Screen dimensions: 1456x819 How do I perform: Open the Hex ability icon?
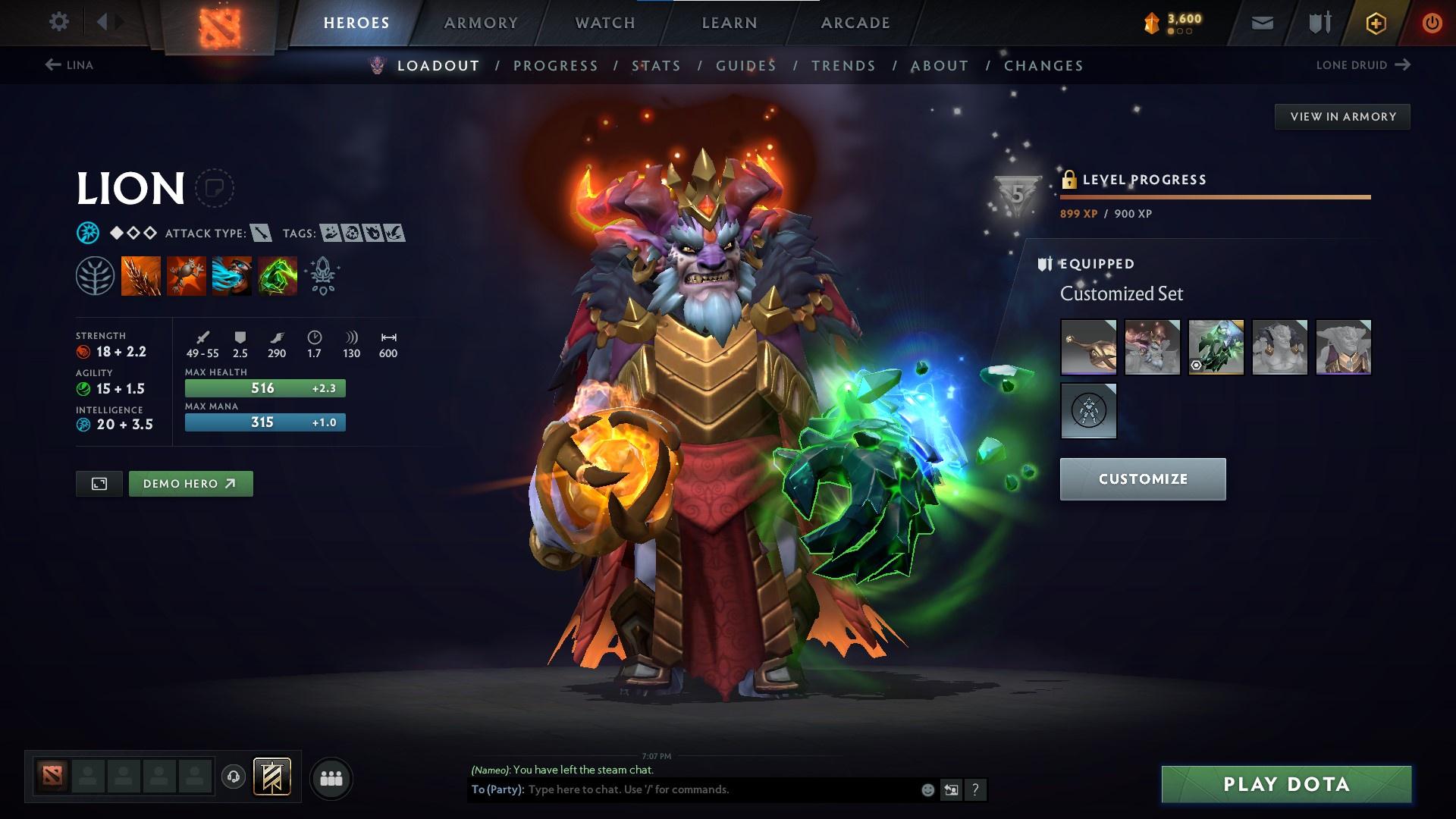click(185, 275)
